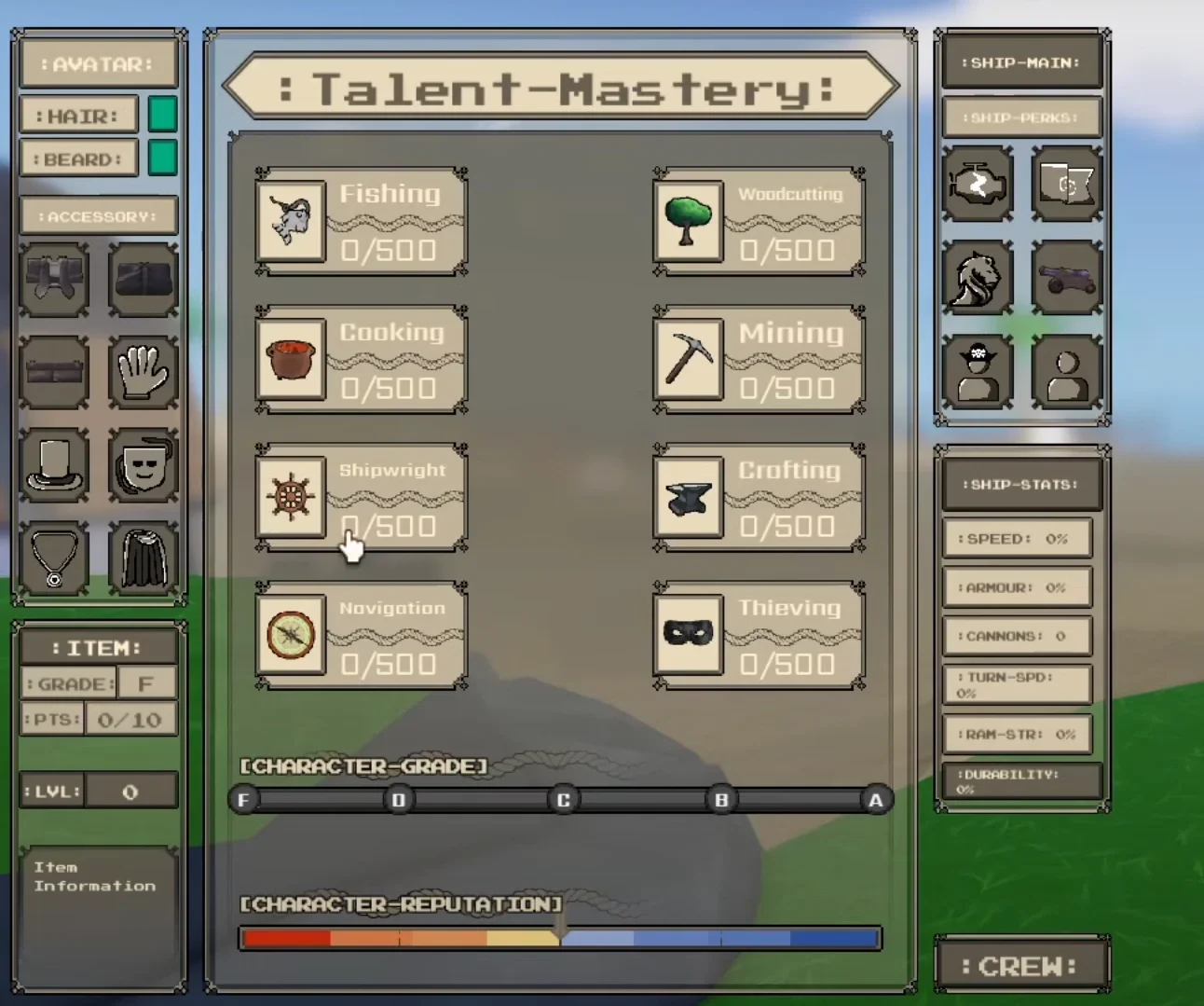Click the Cooking pot icon
This screenshot has height=1006, width=1204.
[290, 360]
